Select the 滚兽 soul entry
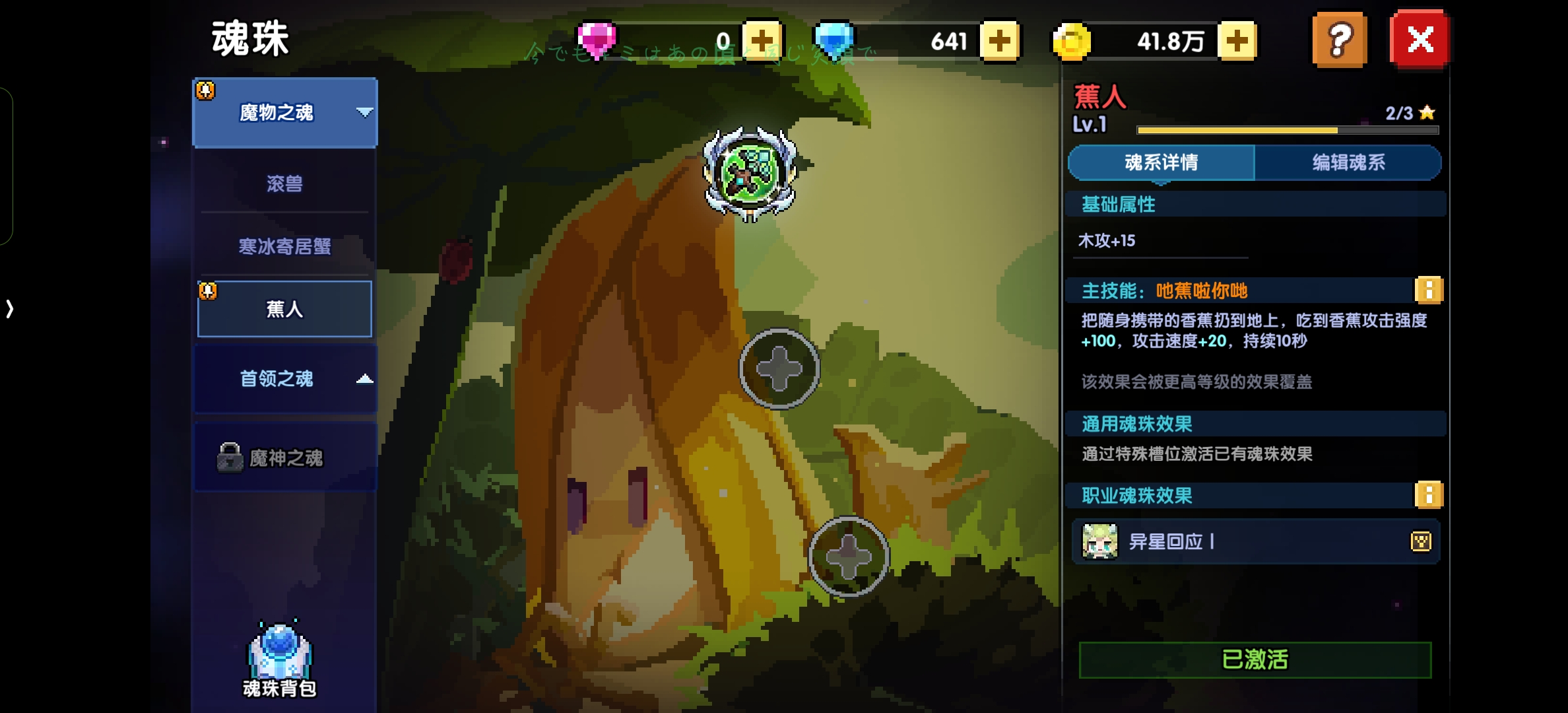Viewport: 1568px width, 713px height. click(285, 184)
